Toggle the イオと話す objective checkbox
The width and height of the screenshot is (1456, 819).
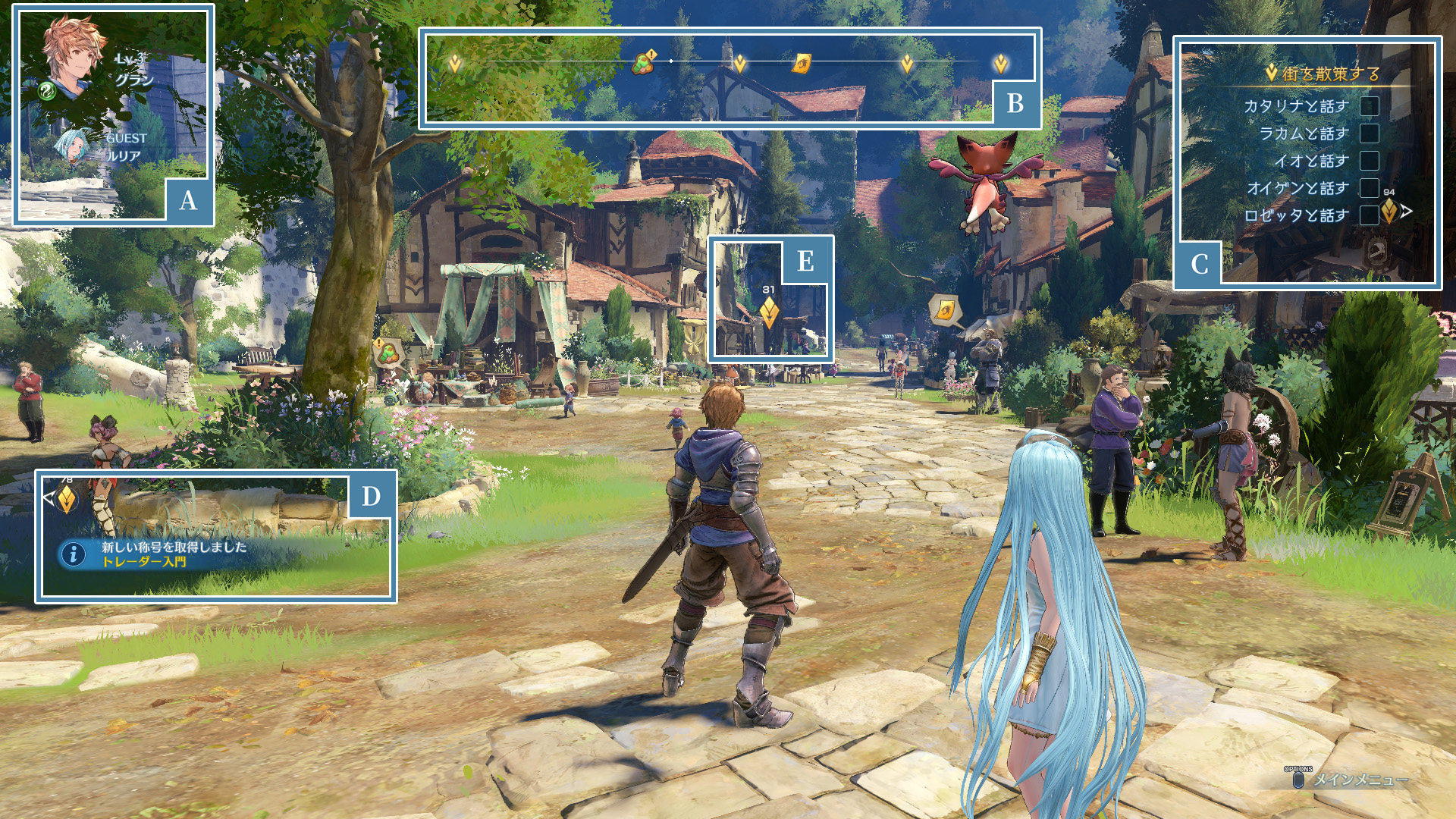click(1369, 161)
